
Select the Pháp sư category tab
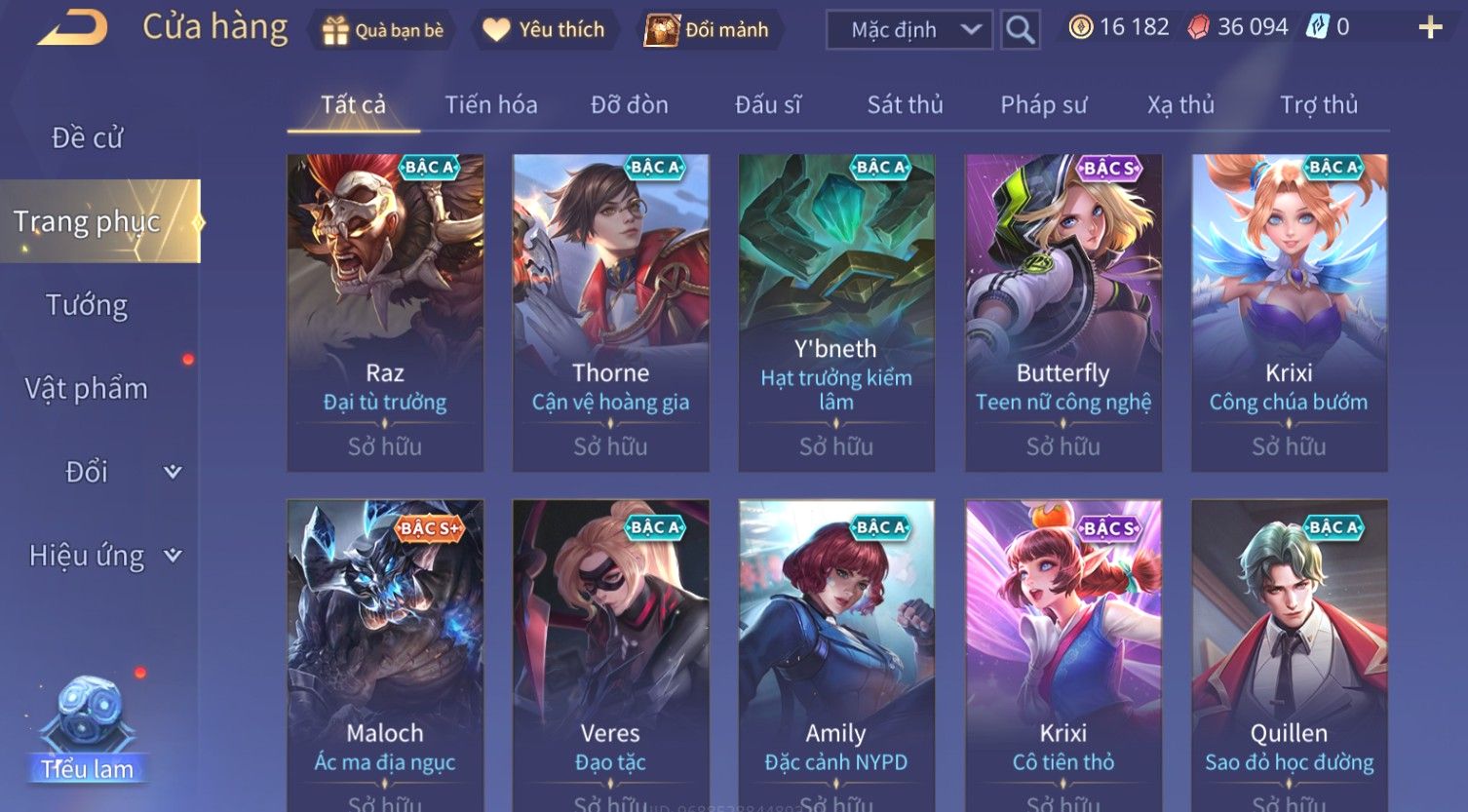1044,104
